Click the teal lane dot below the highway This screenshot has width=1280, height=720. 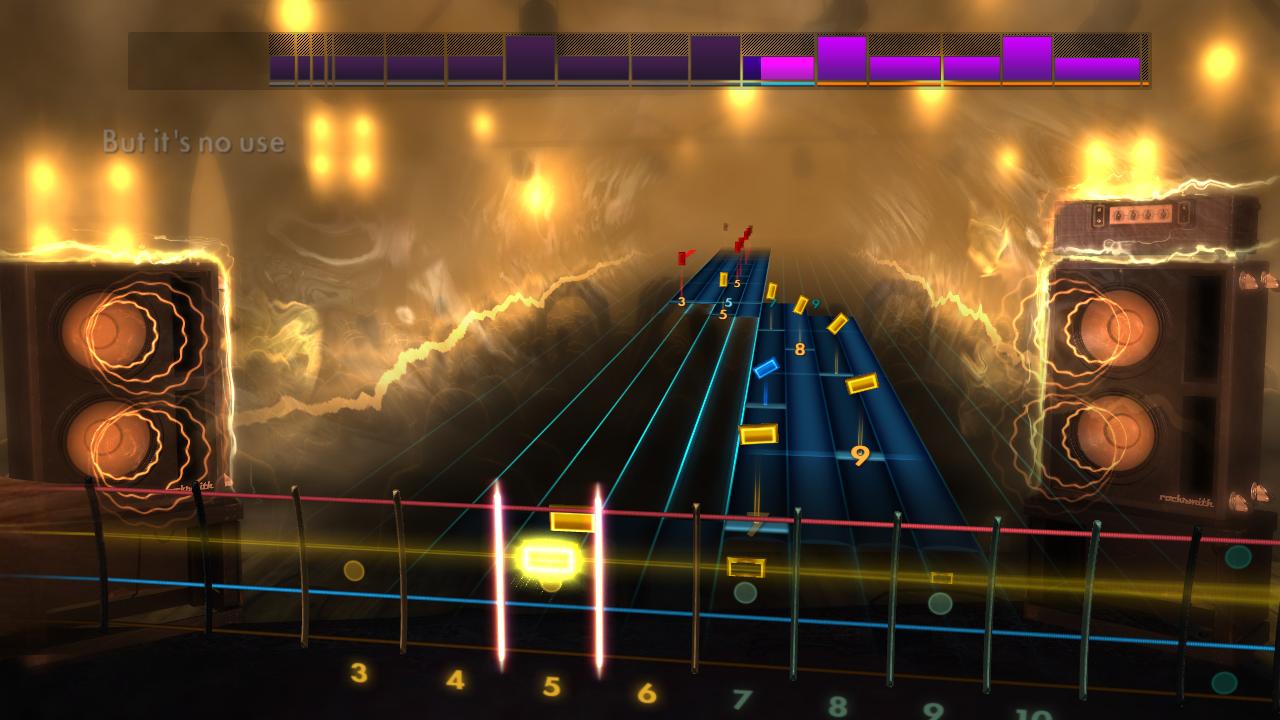[x=744, y=594]
